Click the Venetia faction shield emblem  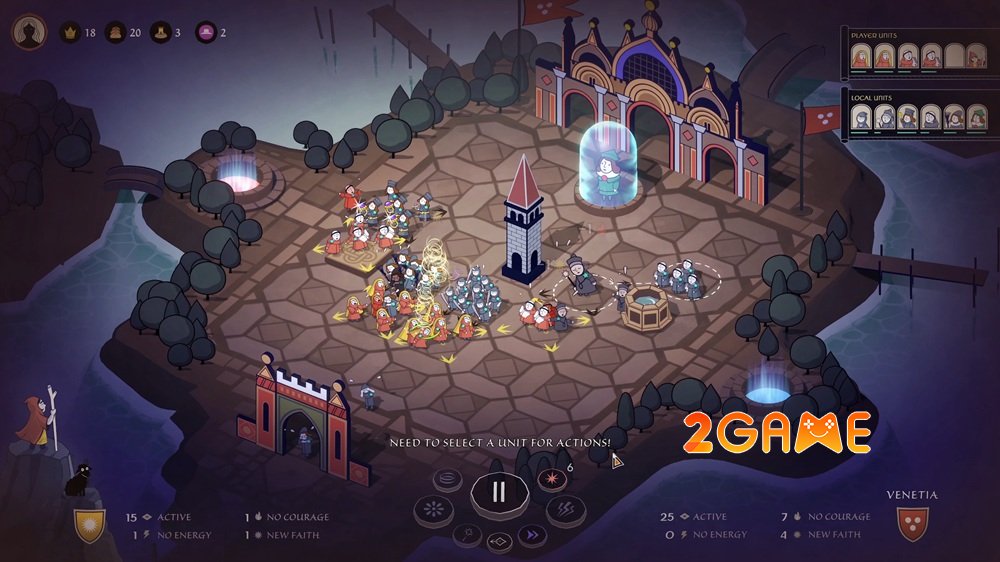[912, 524]
